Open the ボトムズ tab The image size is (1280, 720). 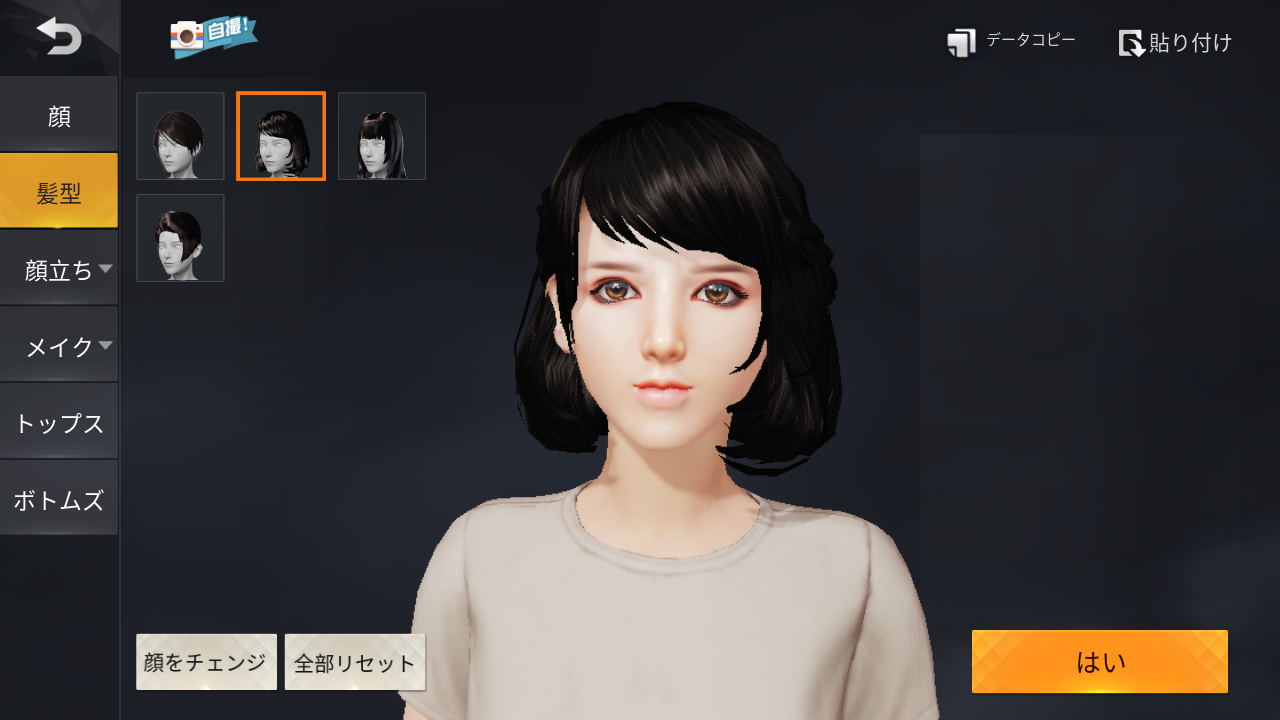pyautogui.click(x=59, y=497)
